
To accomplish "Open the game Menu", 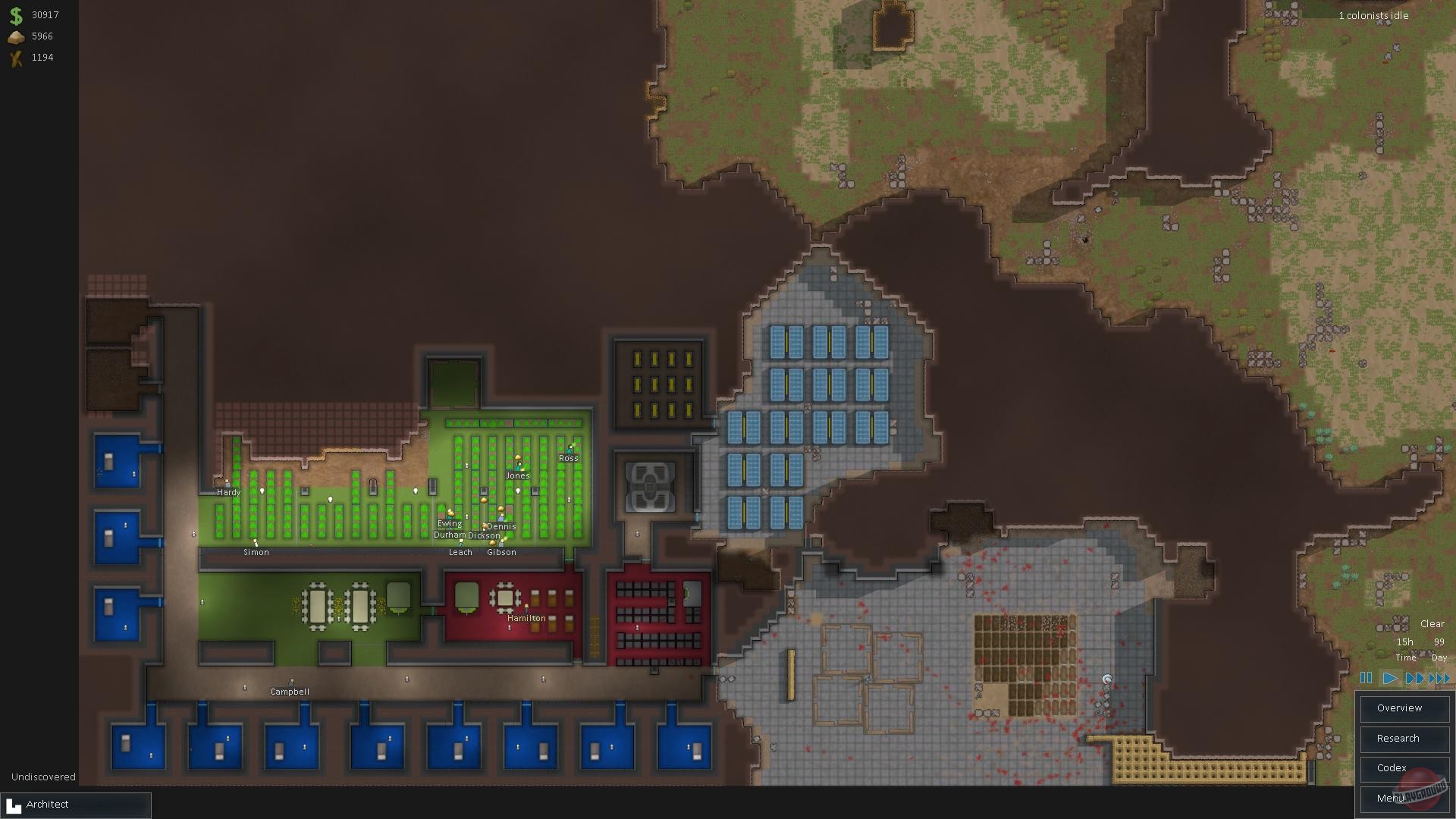I will click(1404, 798).
